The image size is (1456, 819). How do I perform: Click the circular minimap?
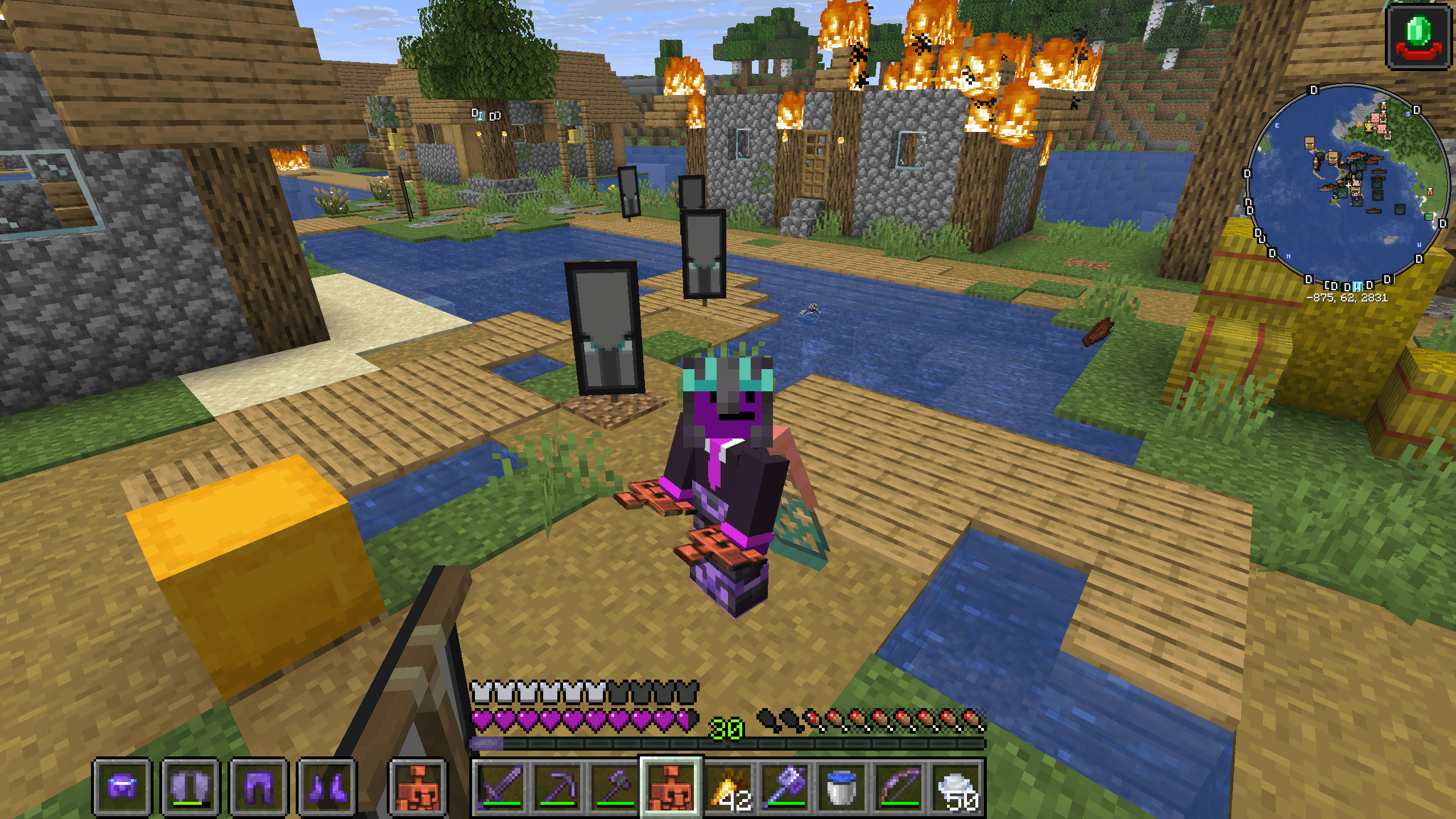(x=1347, y=185)
